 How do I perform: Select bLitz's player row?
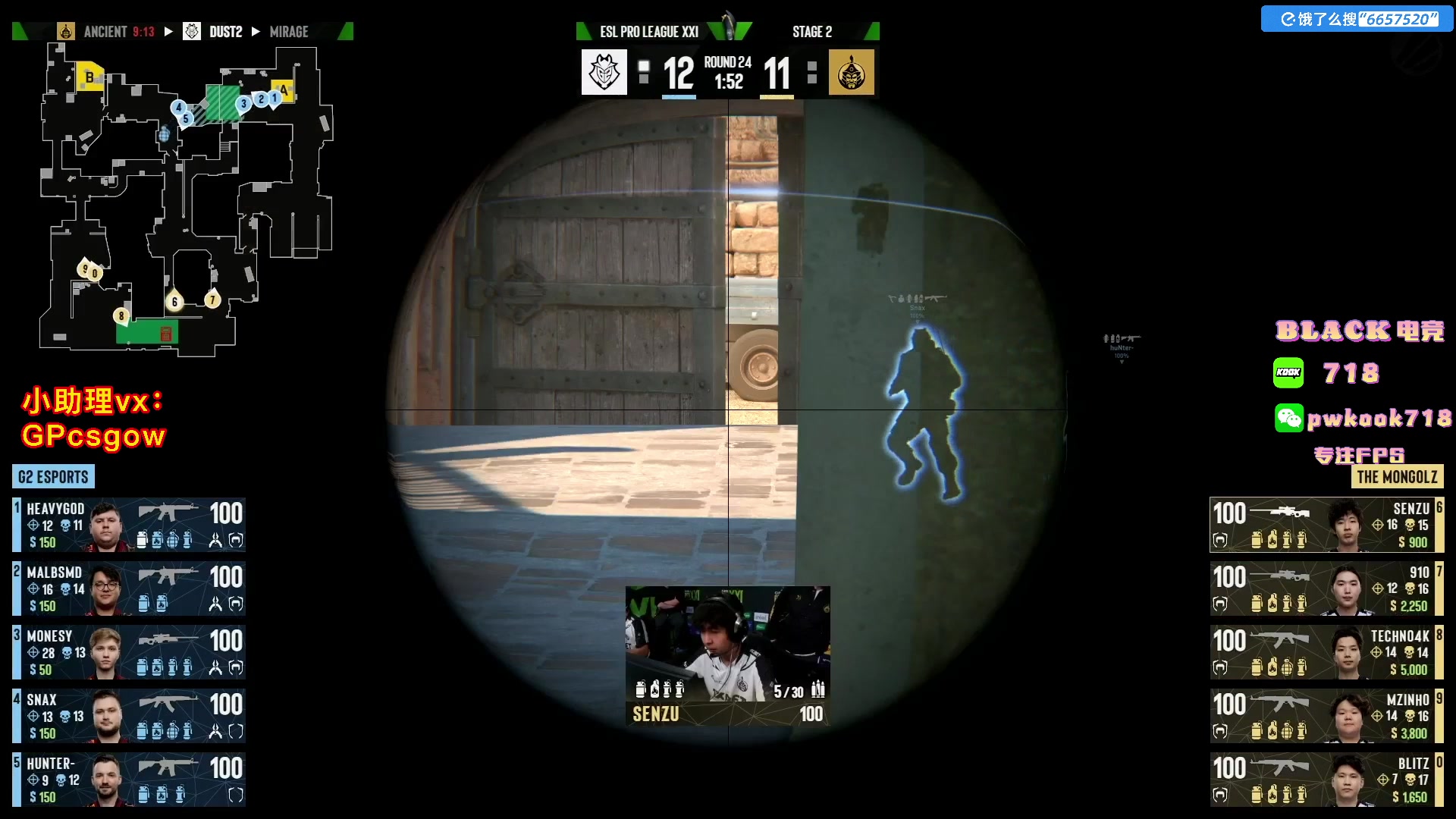pos(1326,780)
